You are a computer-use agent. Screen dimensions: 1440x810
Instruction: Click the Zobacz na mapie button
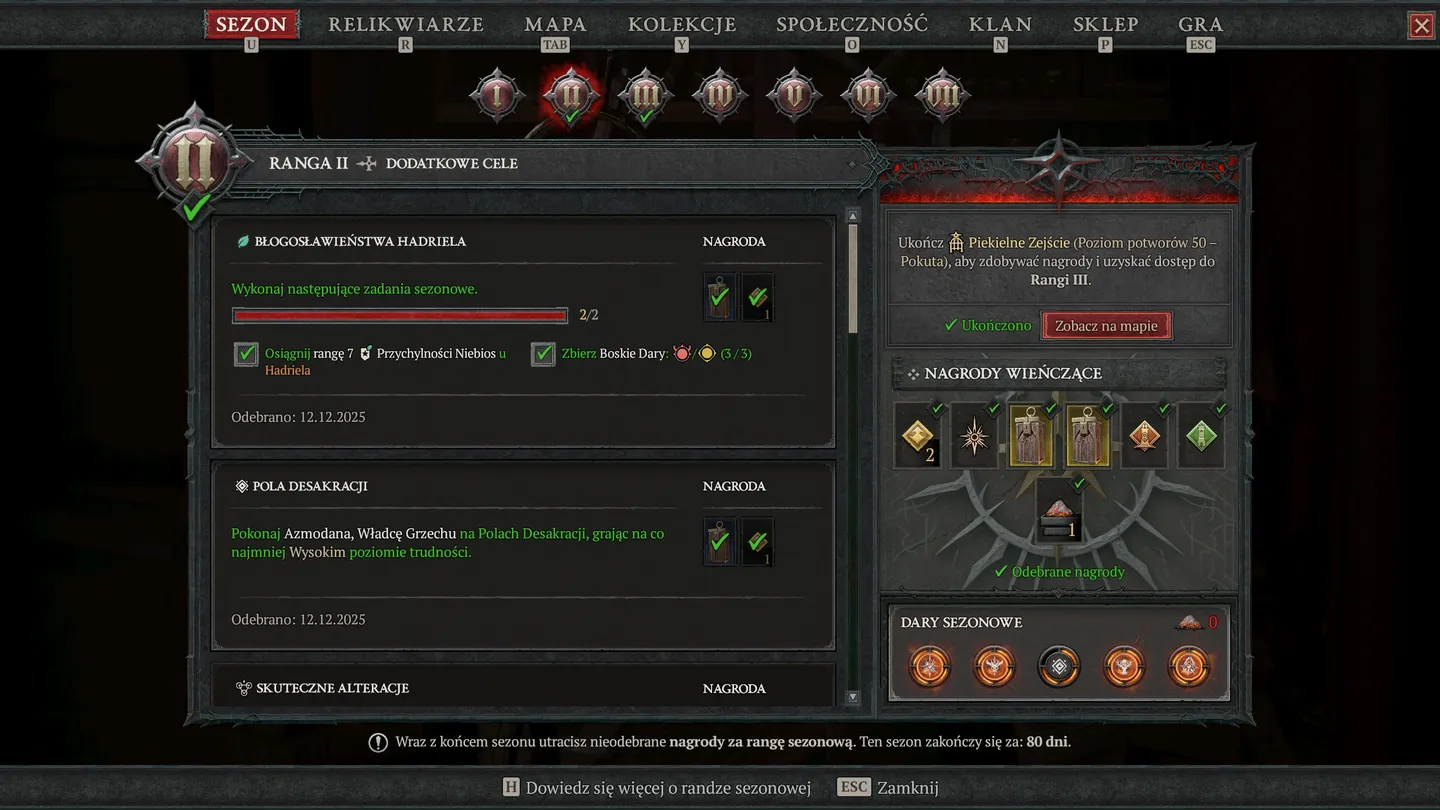(1106, 326)
